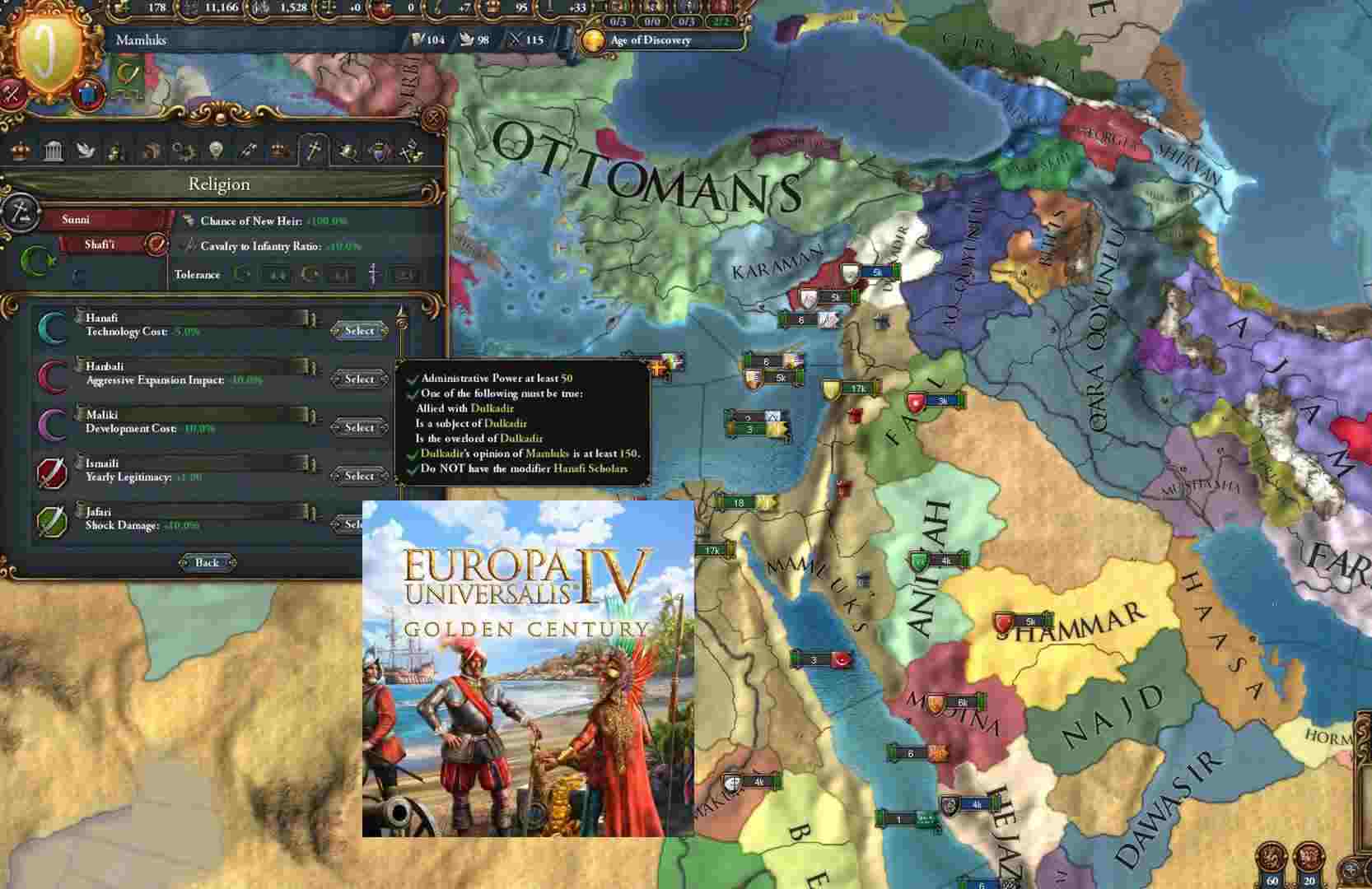Click the Age of Discovery golden icon
1372x889 pixels.
pos(591,39)
